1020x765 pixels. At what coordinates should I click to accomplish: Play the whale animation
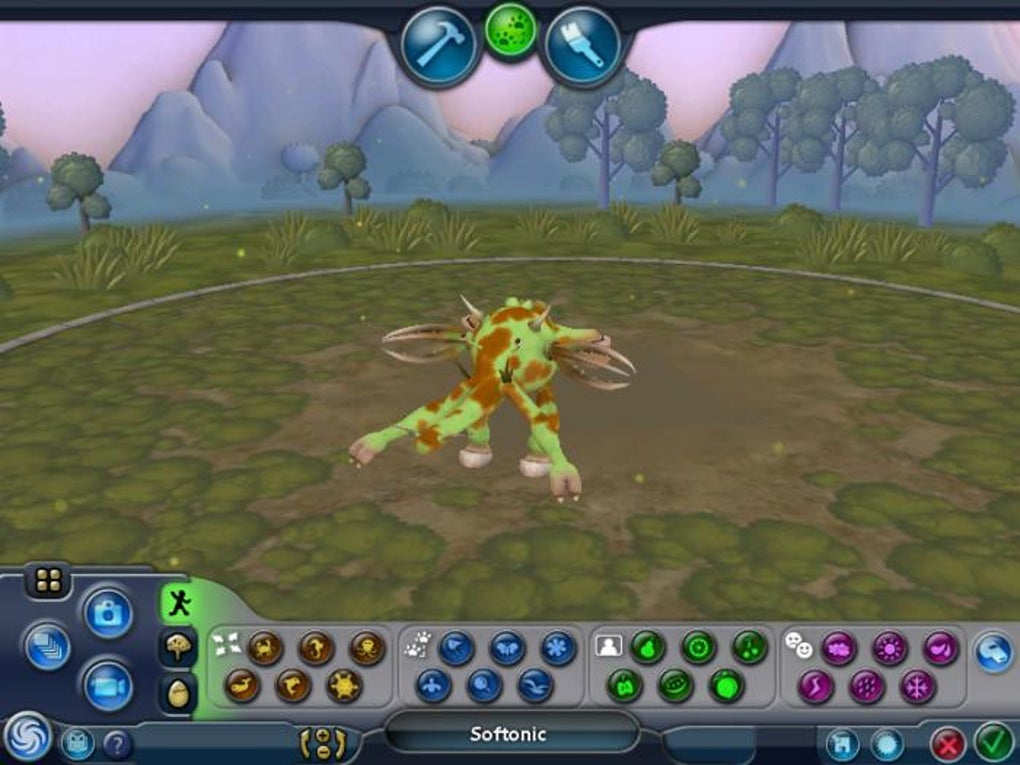(243, 686)
